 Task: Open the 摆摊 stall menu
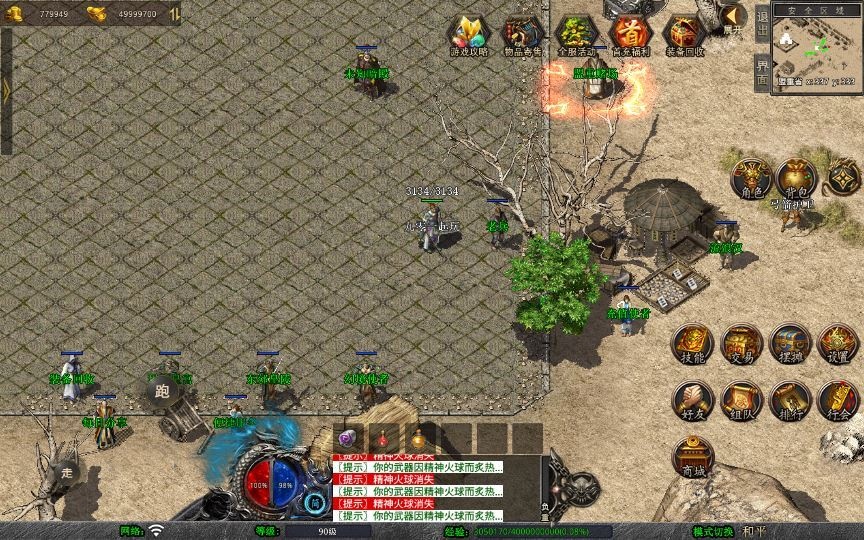click(790, 344)
